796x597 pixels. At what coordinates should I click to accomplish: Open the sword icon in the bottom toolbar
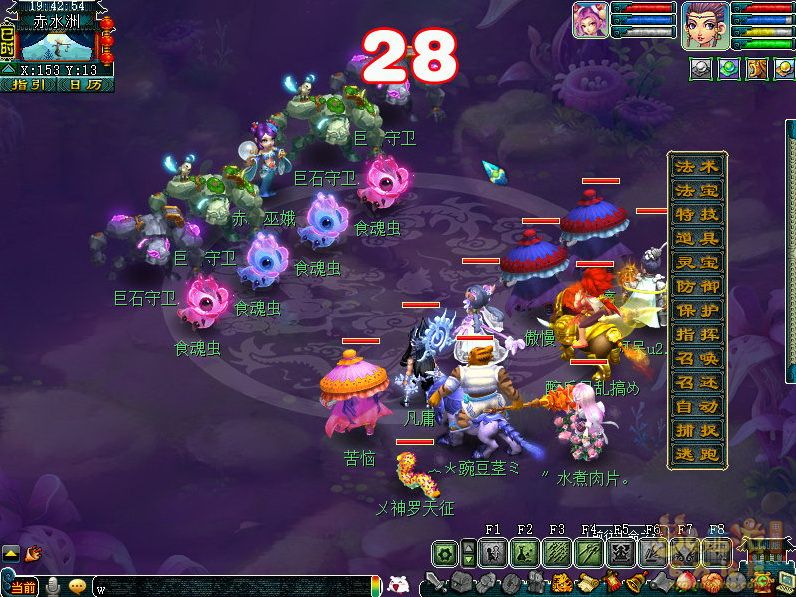pos(434,582)
